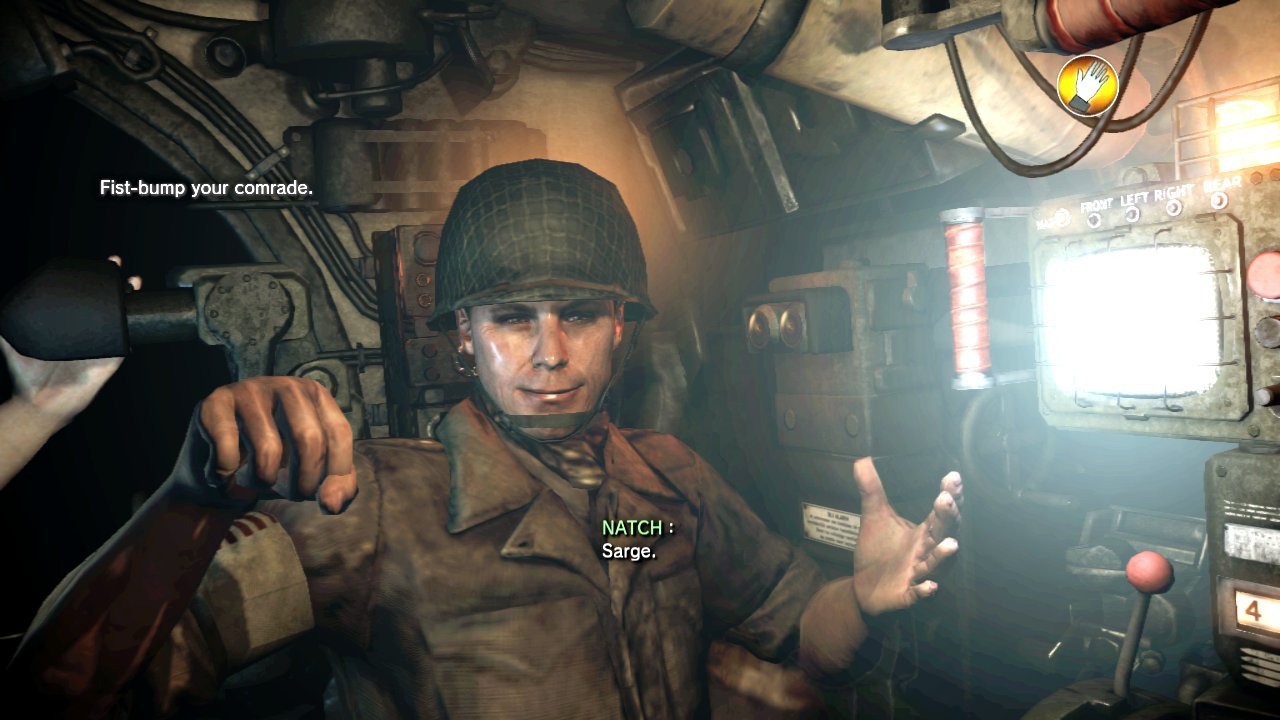Click the white glove hand icon
This screenshot has height=720, width=1280.
point(1087,85)
